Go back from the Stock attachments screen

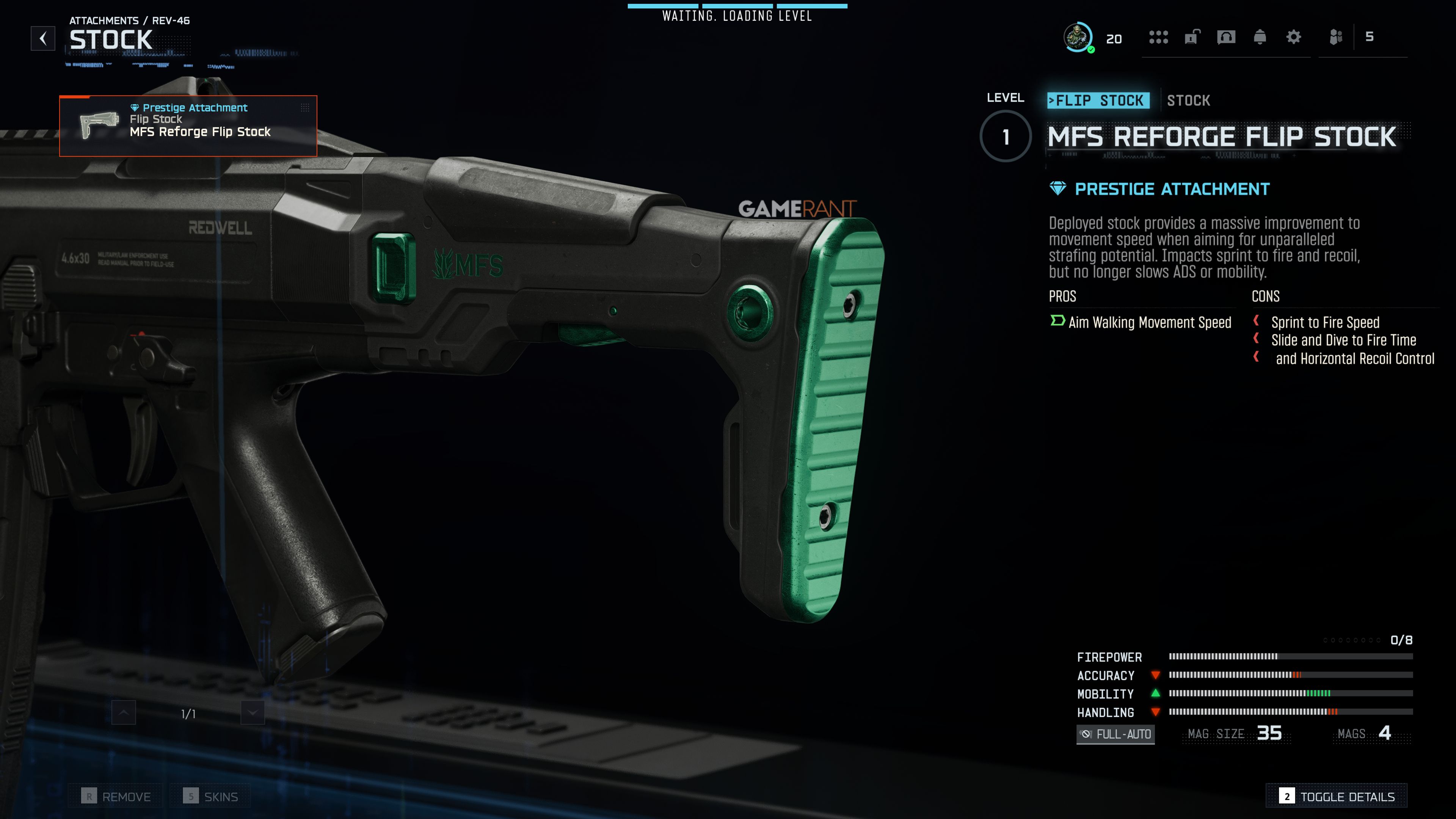pyautogui.click(x=43, y=38)
